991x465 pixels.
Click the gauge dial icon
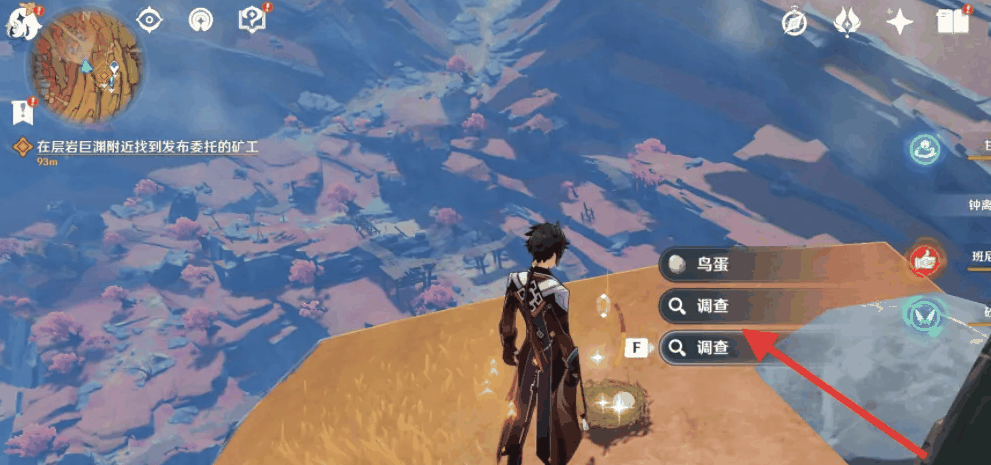pos(201,20)
